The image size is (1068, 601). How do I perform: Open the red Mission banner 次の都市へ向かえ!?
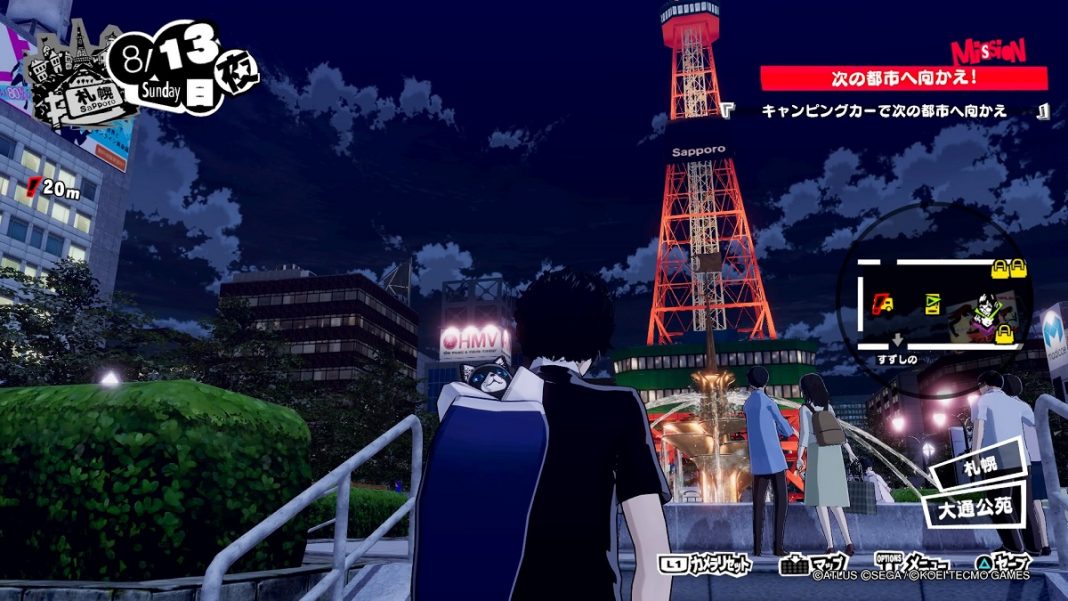[x=903, y=78]
